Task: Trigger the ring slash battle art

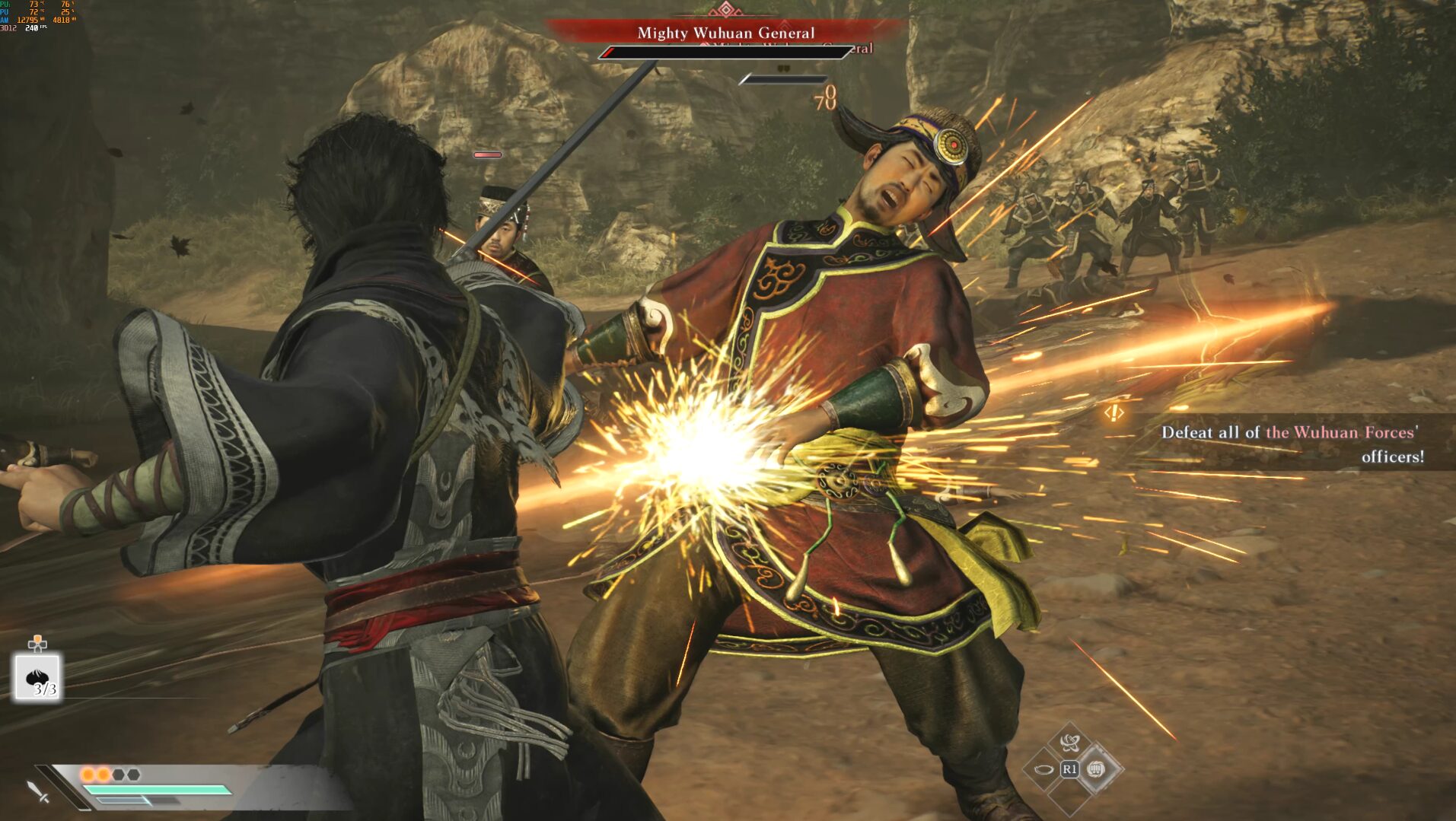Action: click(1044, 769)
